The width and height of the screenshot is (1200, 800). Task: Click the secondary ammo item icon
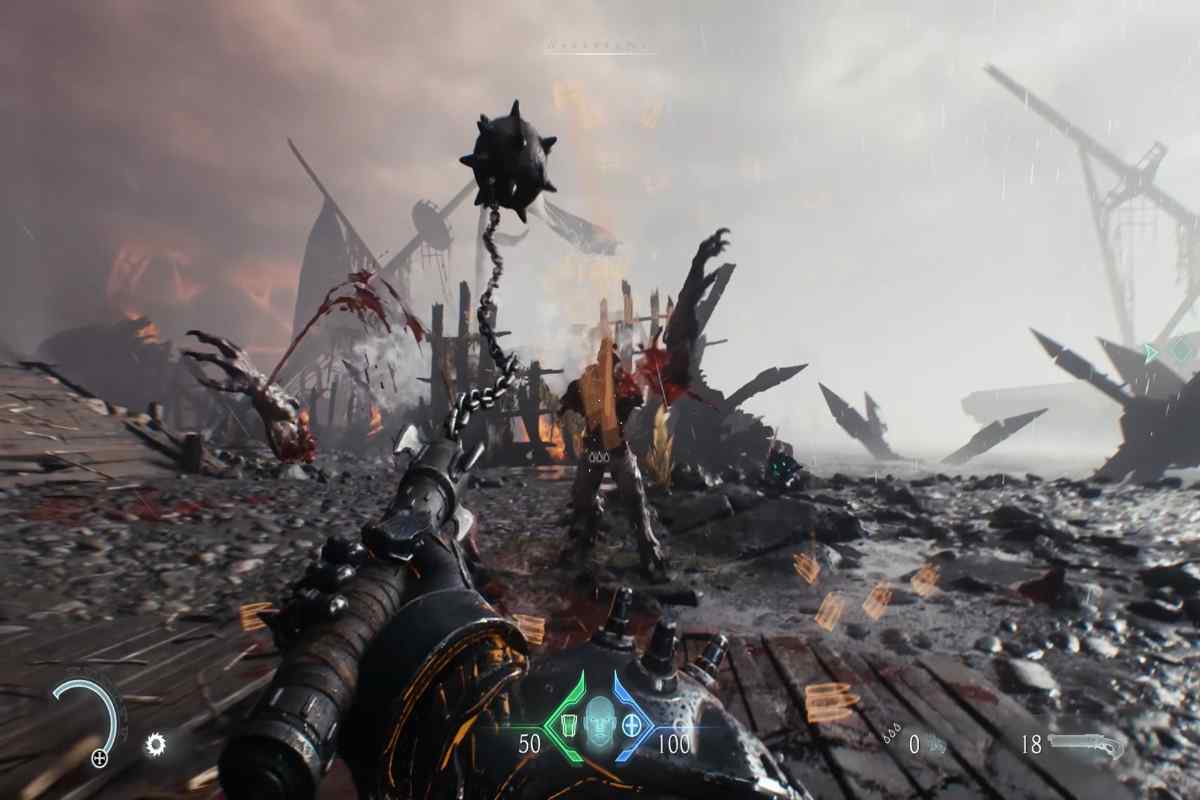[x=937, y=745]
